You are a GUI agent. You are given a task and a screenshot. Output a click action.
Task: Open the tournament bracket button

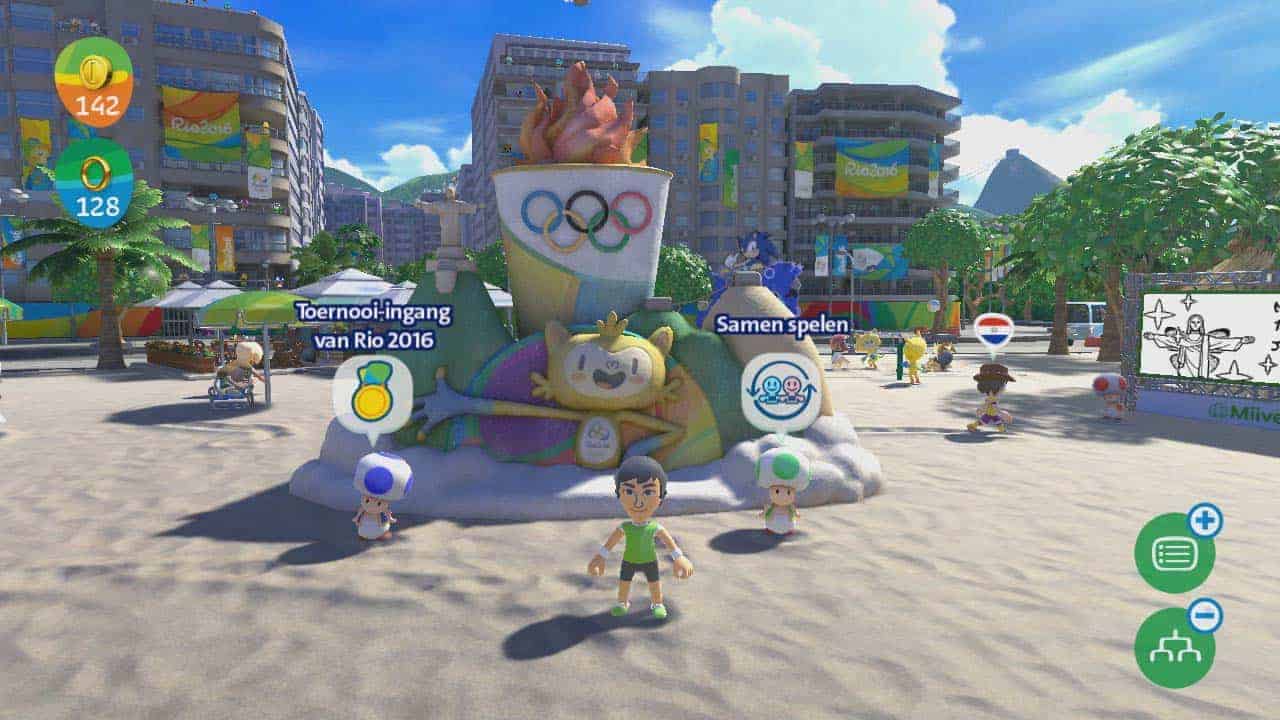coord(1174,647)
